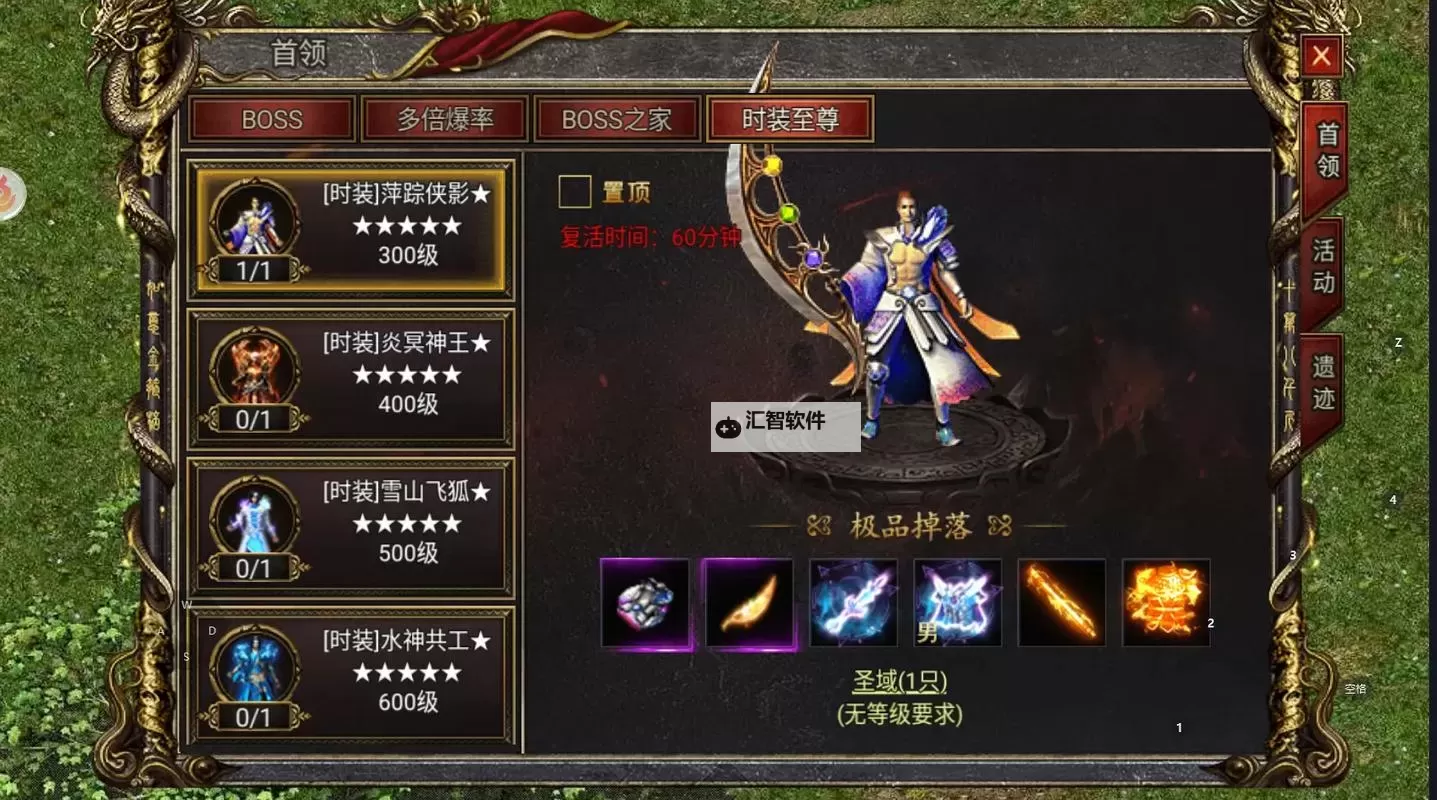Close the 首领 boss panel
Image resolution: width=1437 pixels, height=800 pixels.
pos(1321,56)
